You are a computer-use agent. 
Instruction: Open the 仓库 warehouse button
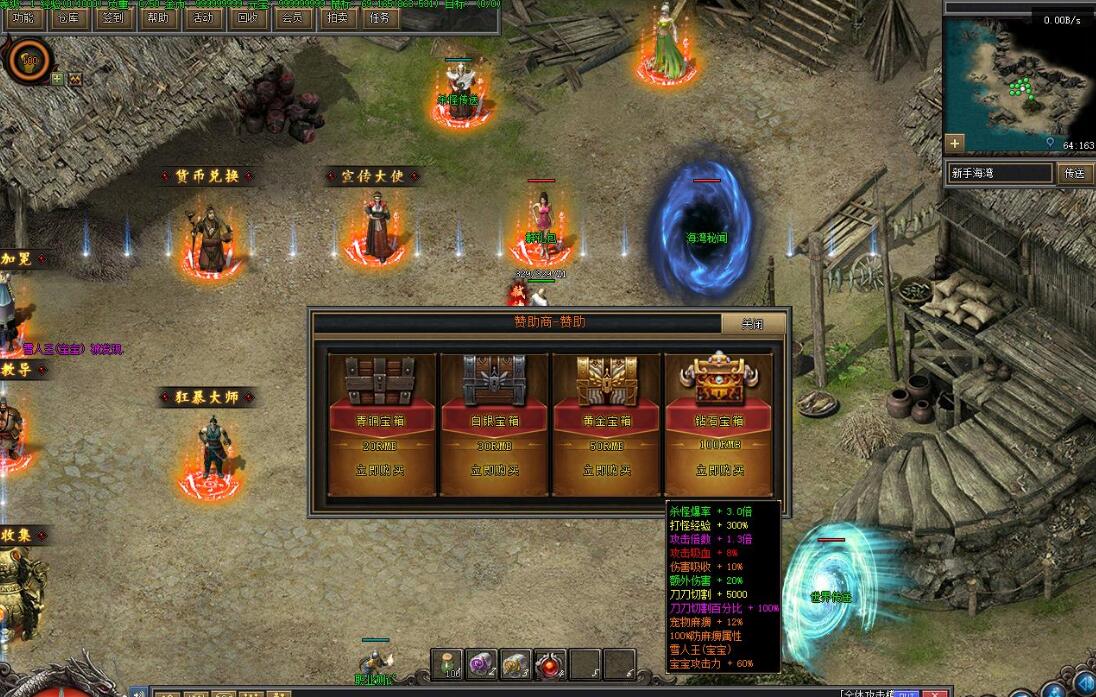pyautogui.click(x=69, y=17)
